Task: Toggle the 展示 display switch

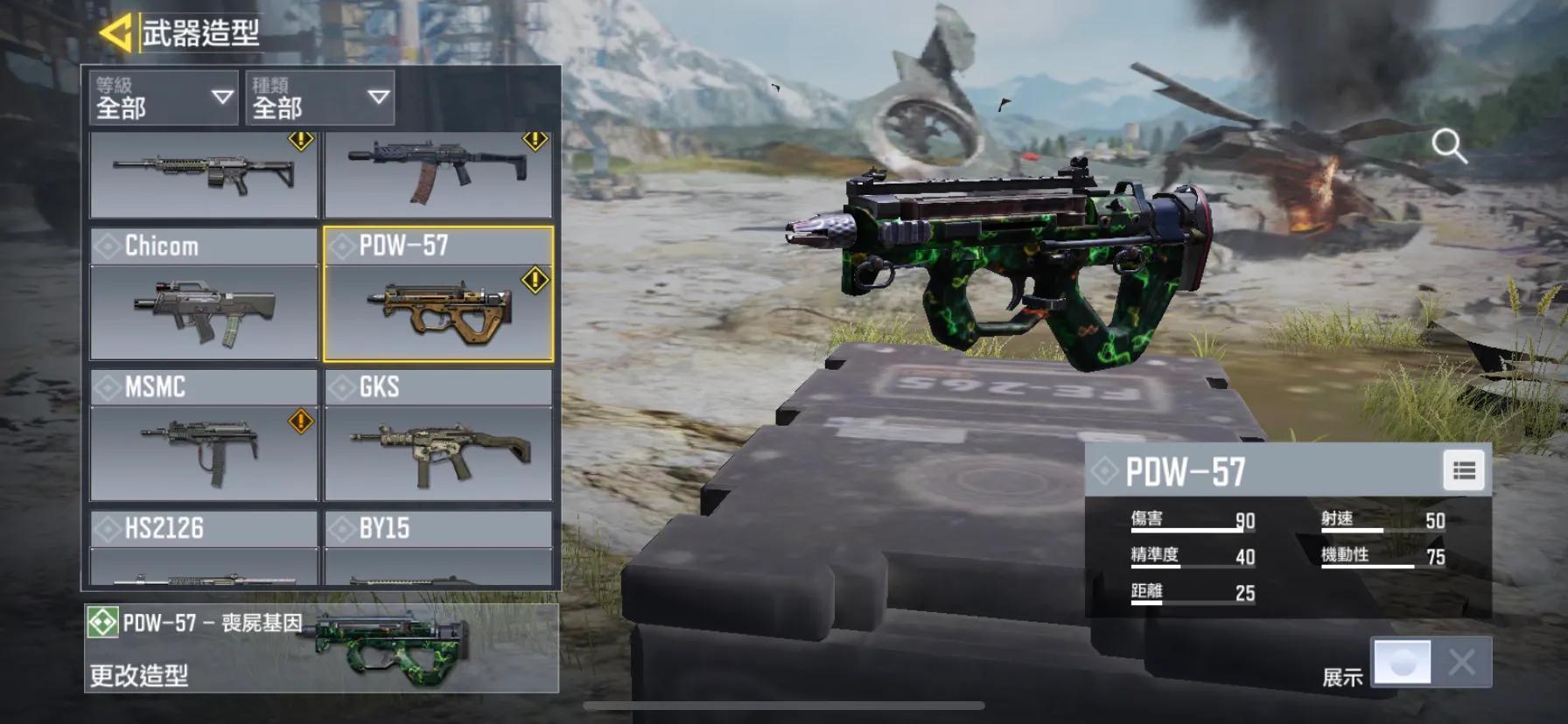Action: [x=1403, y=662]
